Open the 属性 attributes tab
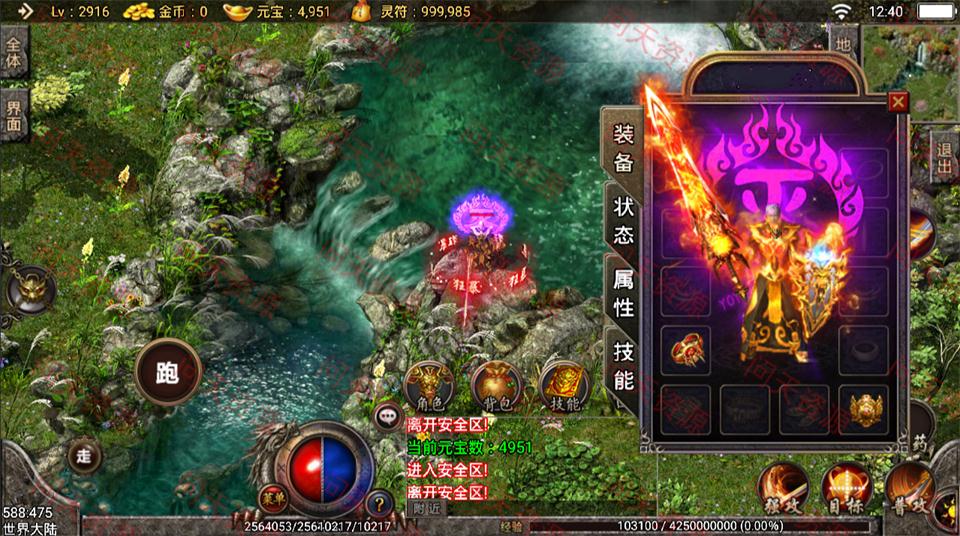960x536 pixels. [x=623, y=293]
